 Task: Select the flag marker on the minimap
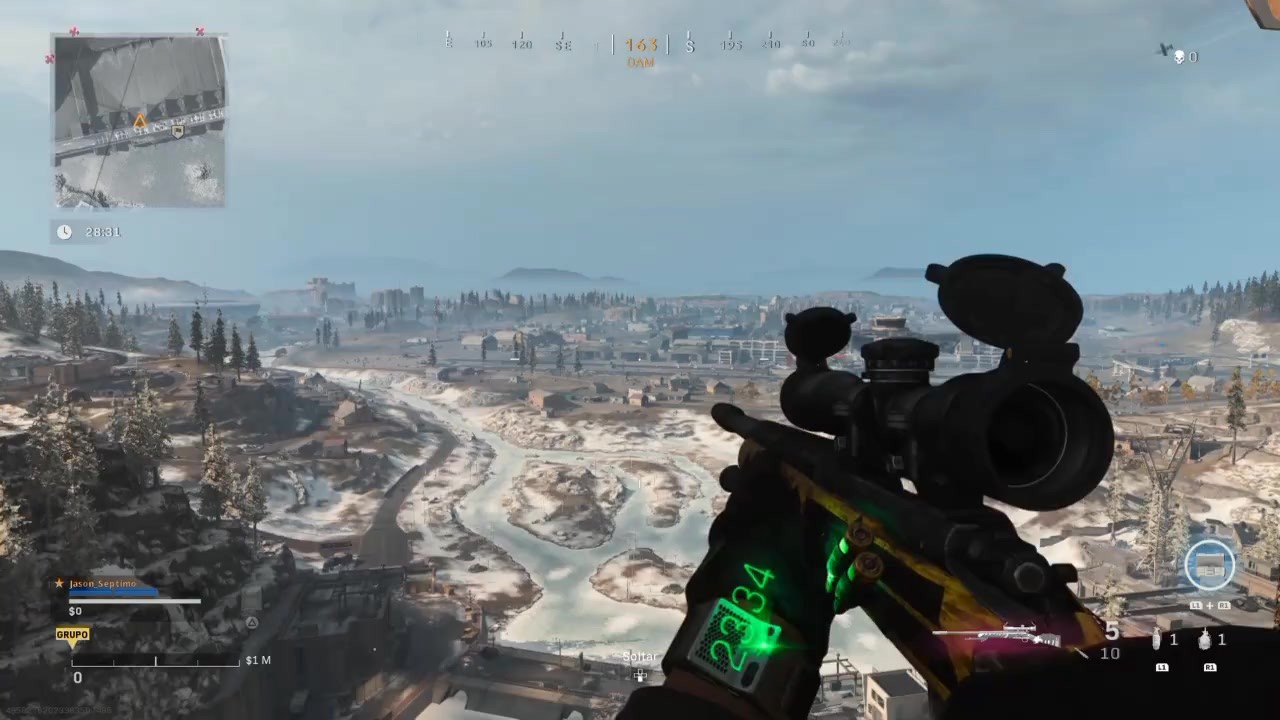coord(178,131)
